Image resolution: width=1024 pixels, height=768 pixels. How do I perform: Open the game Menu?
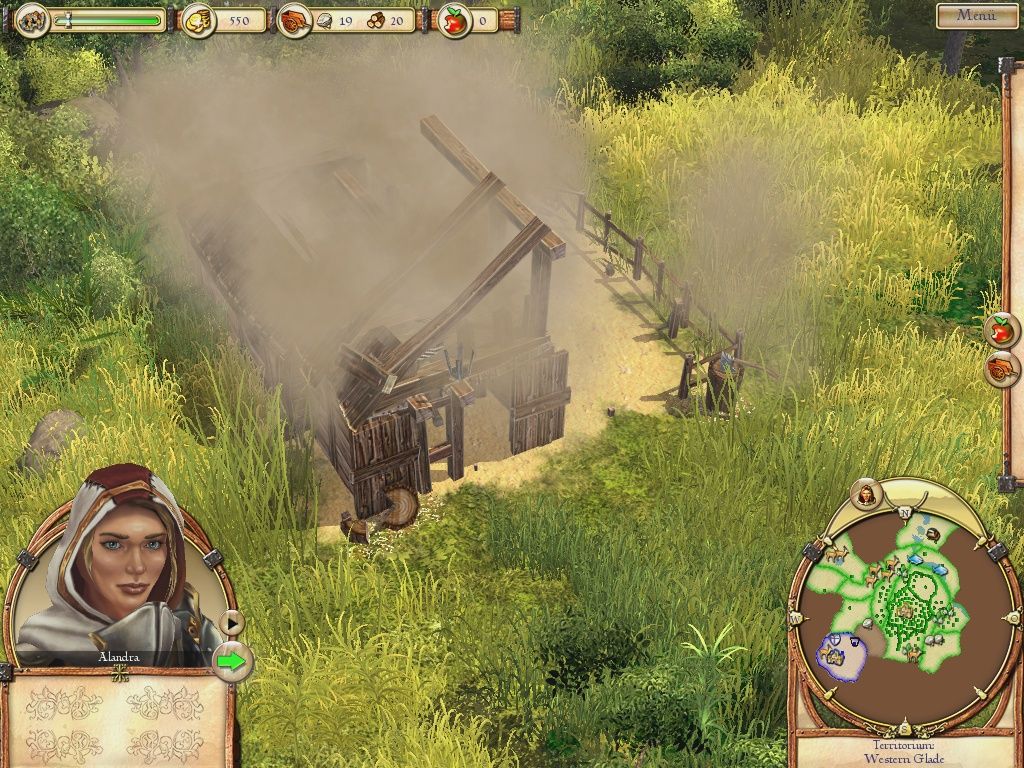coord(976,15)
